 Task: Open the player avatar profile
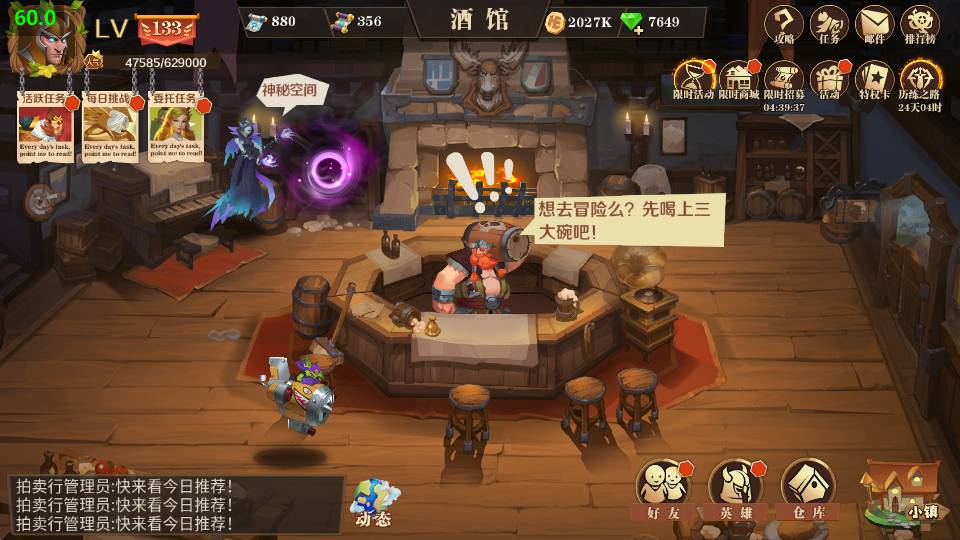coord(38,40)
